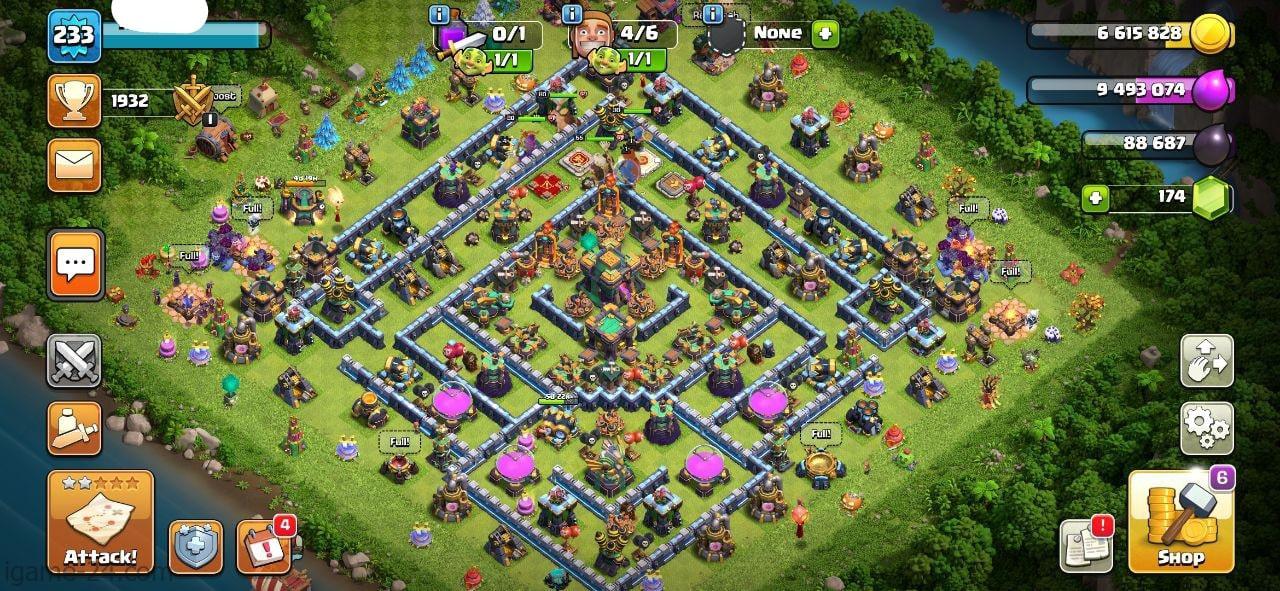Add gems with the green plus button
This screenshot has height=591, width=1280.
tap(1096, 197)
